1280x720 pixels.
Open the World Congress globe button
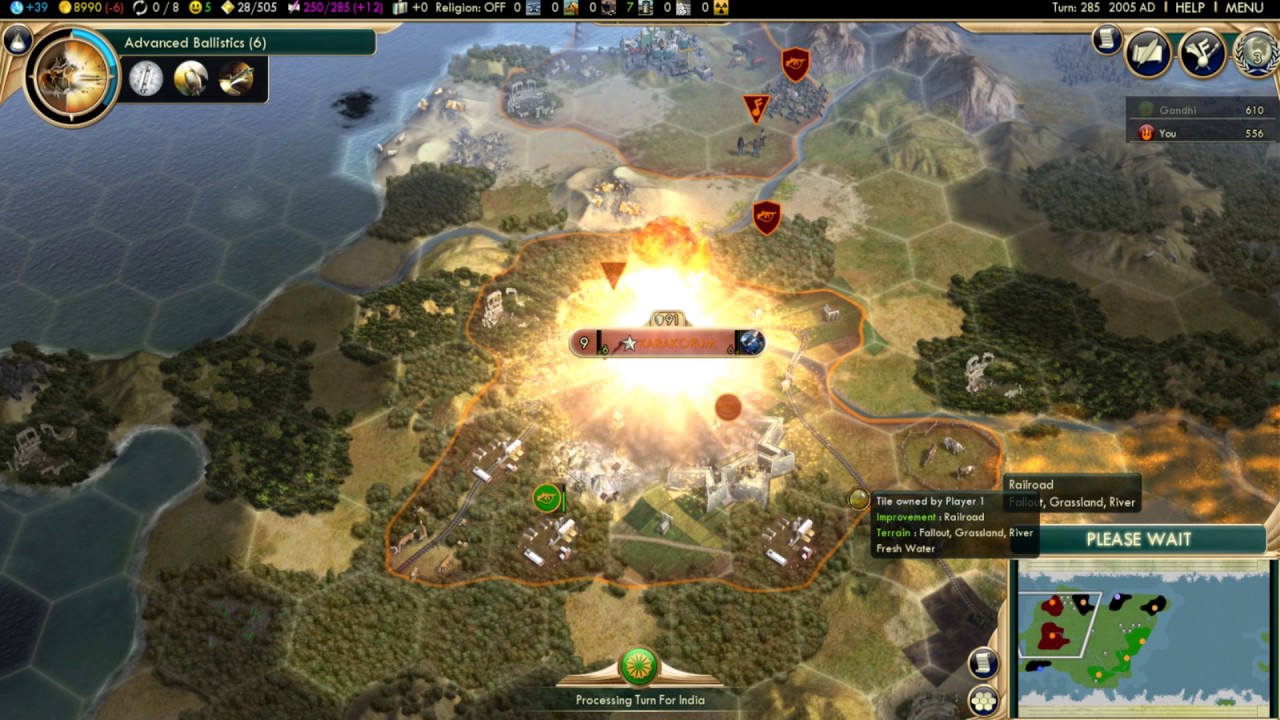point(1256,53)
